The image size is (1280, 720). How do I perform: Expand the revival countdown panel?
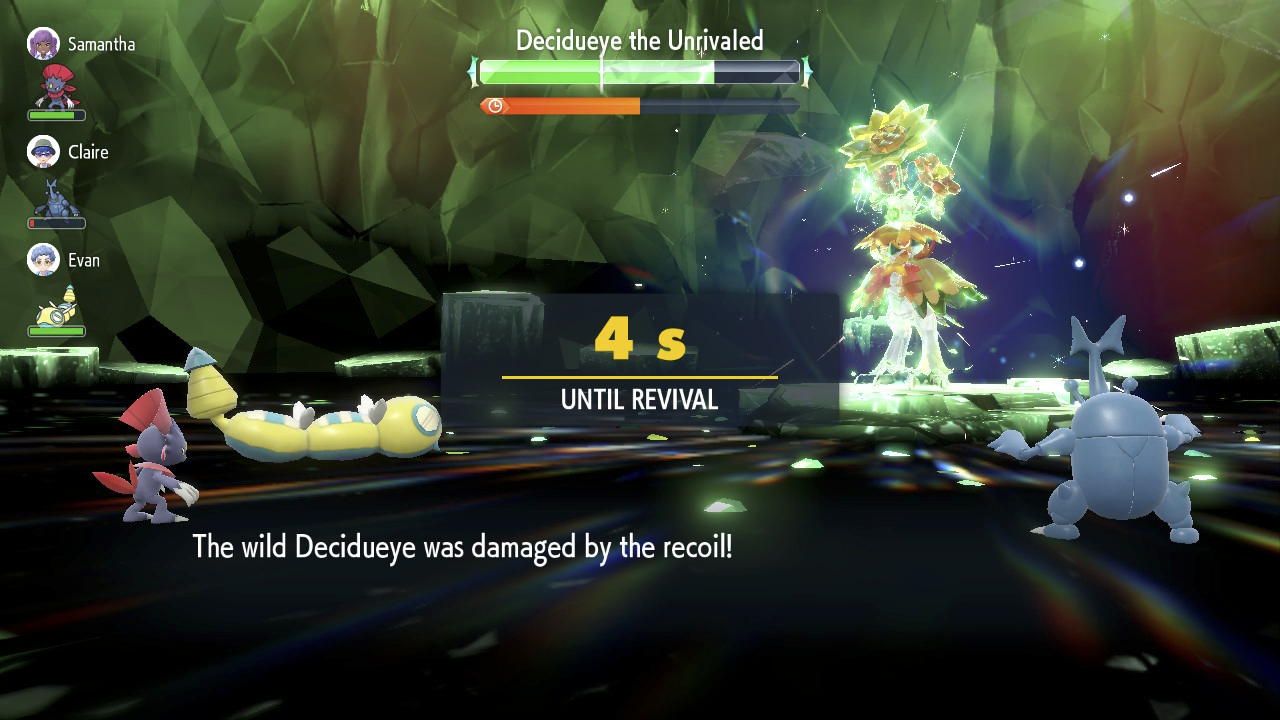pyautogui.click(x=638, y=355)
